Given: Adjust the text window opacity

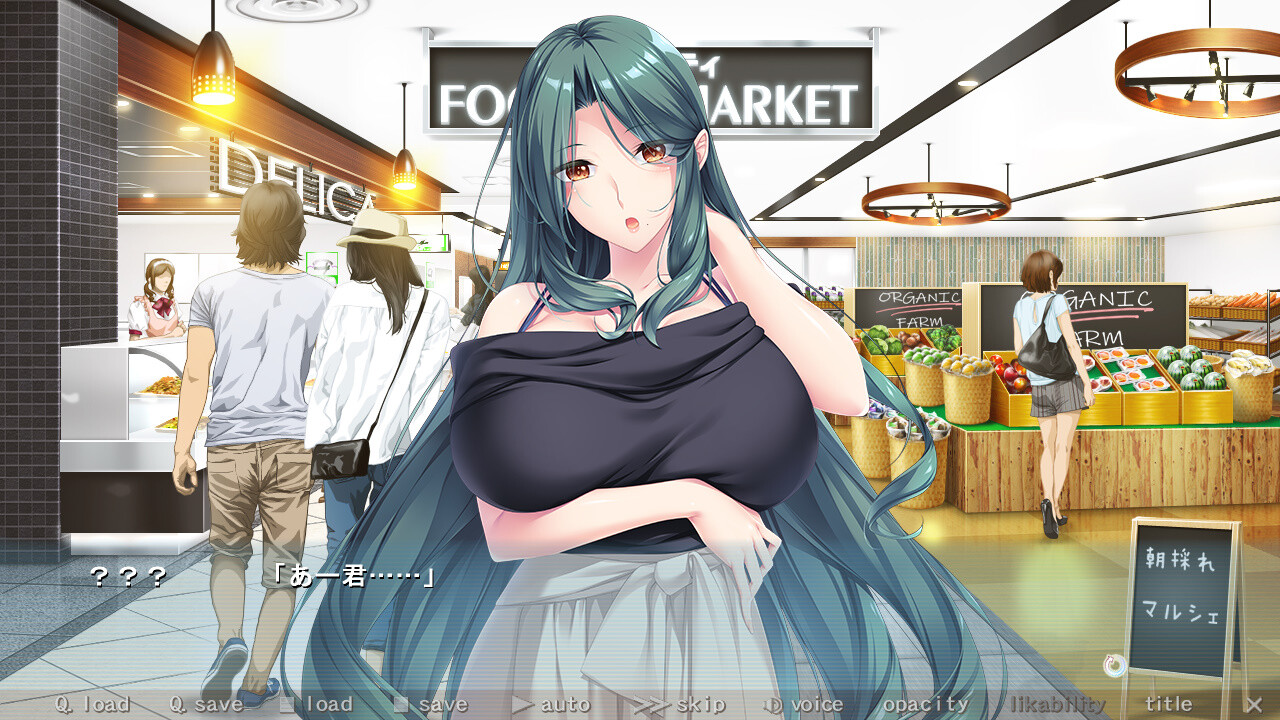Looking at the screenshot, I should tap(925, 704).
